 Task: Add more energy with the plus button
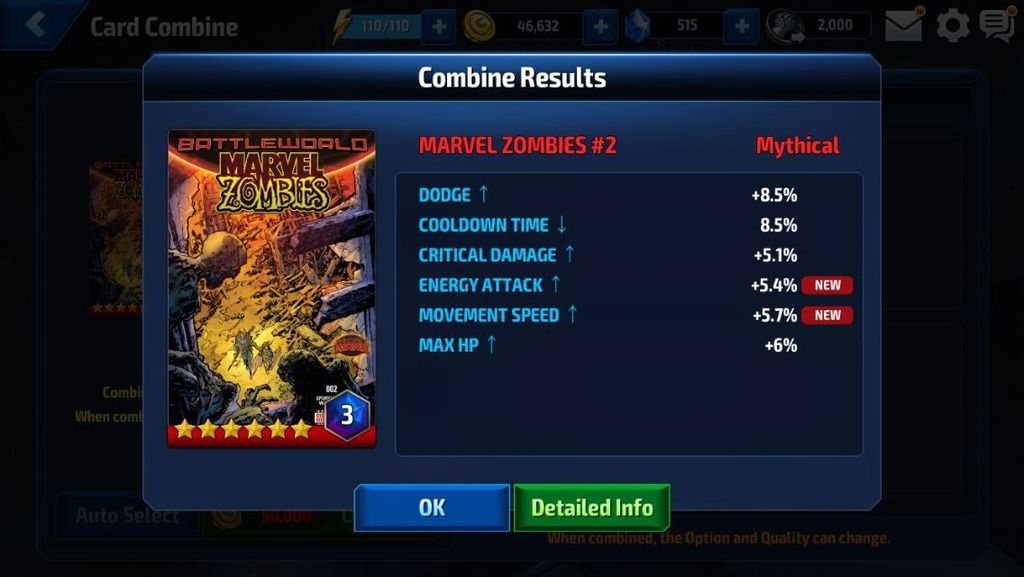(438, 26)
